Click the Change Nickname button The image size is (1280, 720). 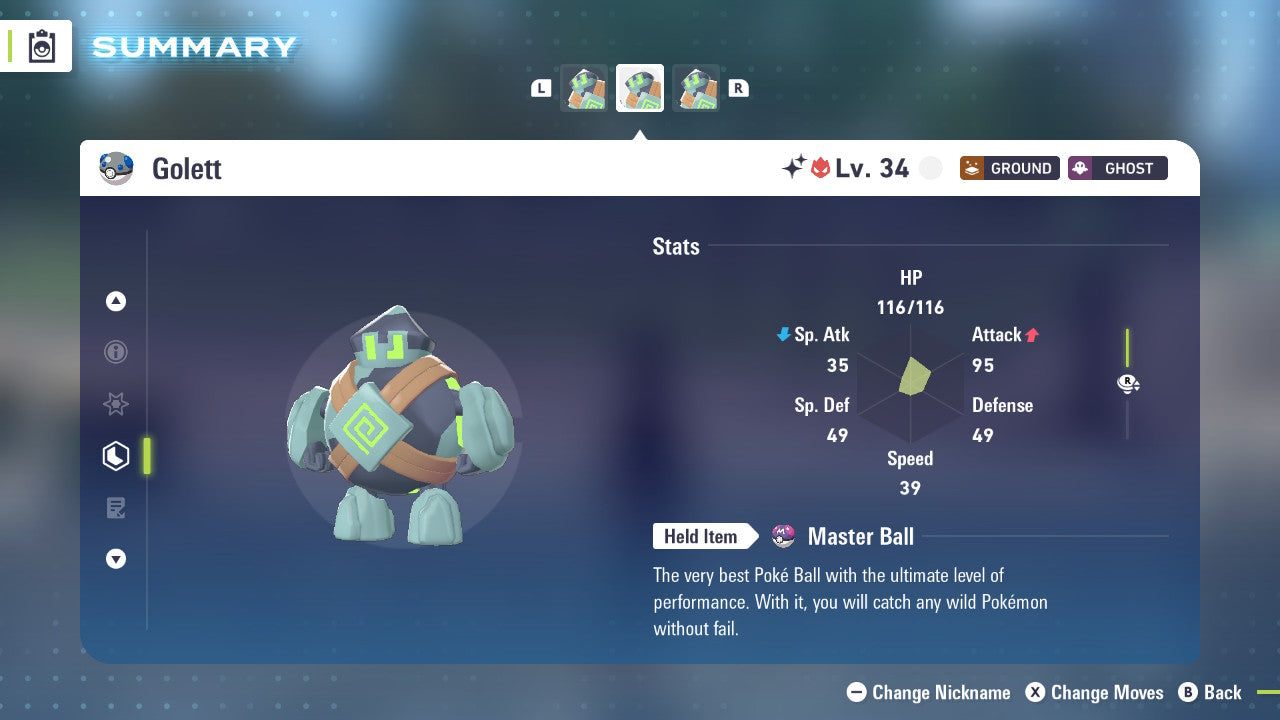[928, 692]
